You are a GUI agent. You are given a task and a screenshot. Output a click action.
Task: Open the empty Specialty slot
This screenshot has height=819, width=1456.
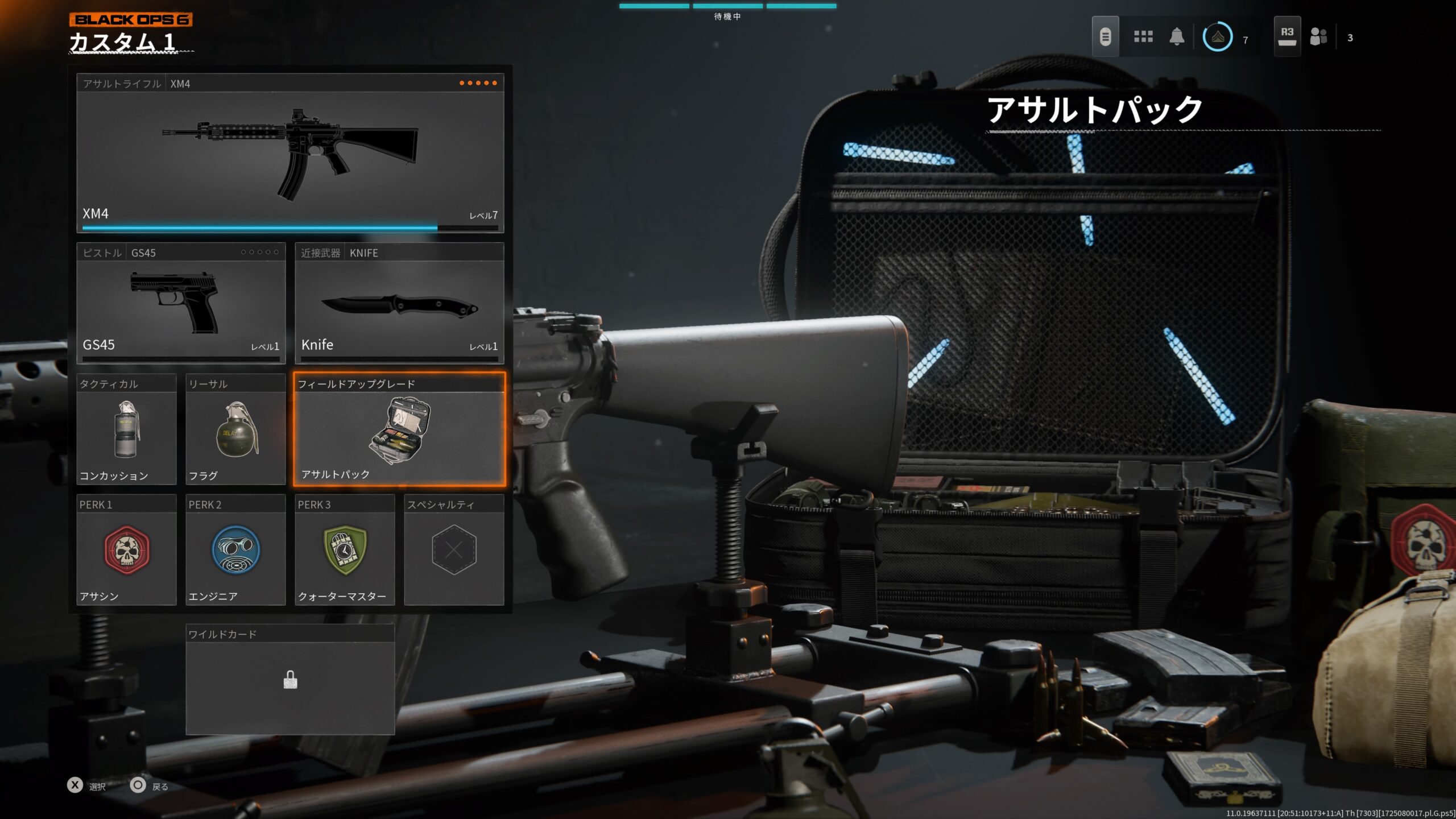(454, 551)
